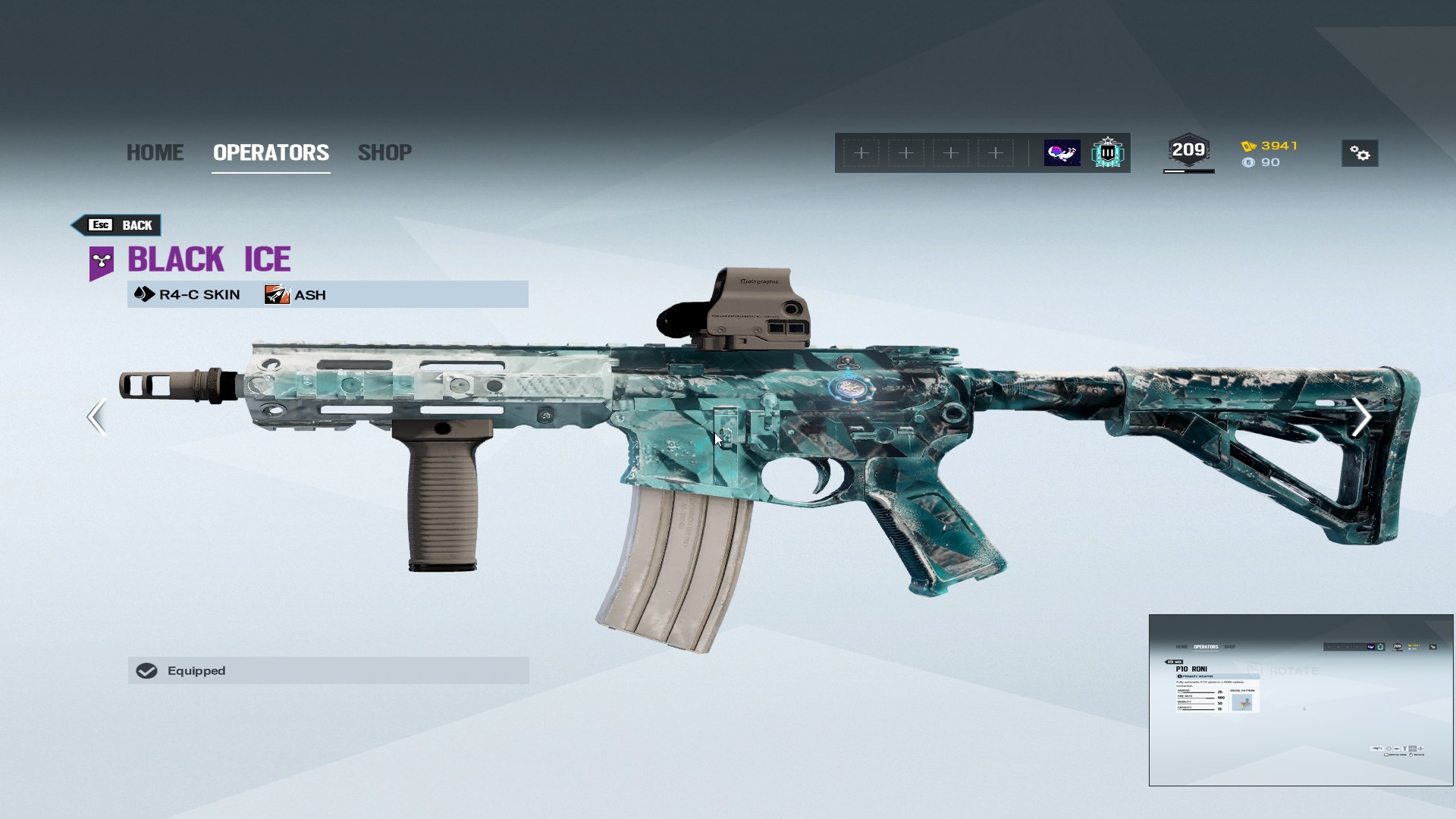Open the settings gear menu

point(1360,154)
